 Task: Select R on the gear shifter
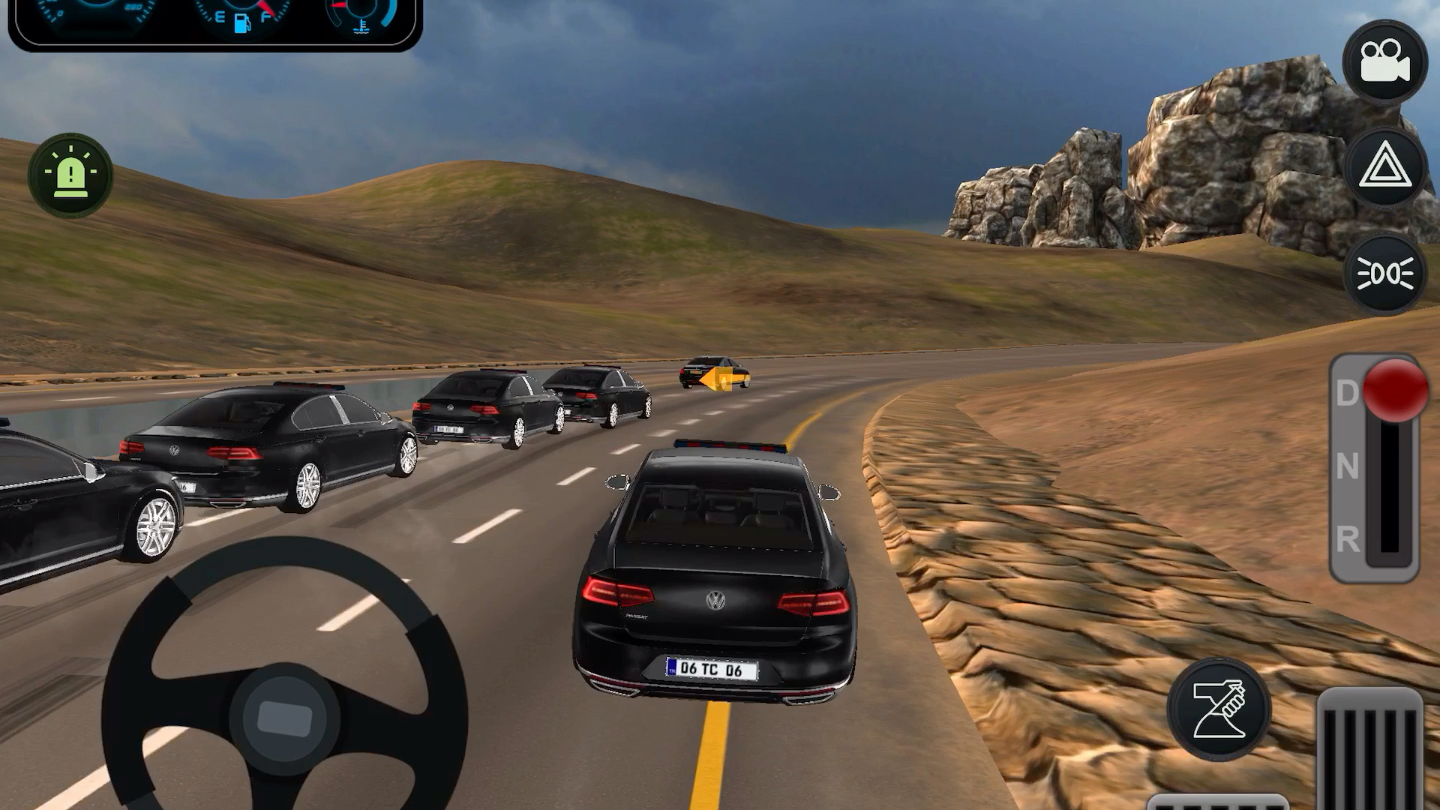click(1348, 540)
